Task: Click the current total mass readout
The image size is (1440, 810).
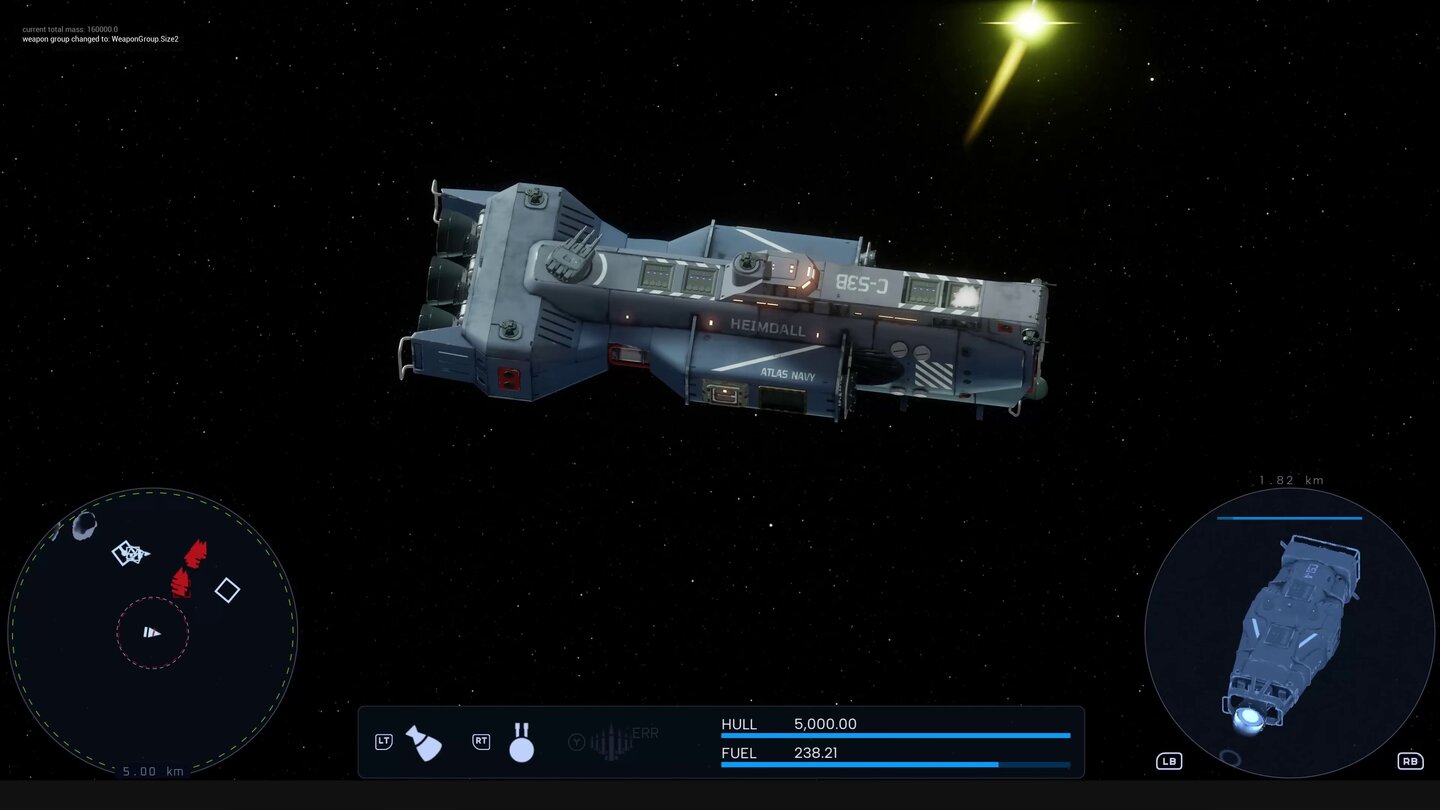Action: pyautogui.click(x=72, y=29)
